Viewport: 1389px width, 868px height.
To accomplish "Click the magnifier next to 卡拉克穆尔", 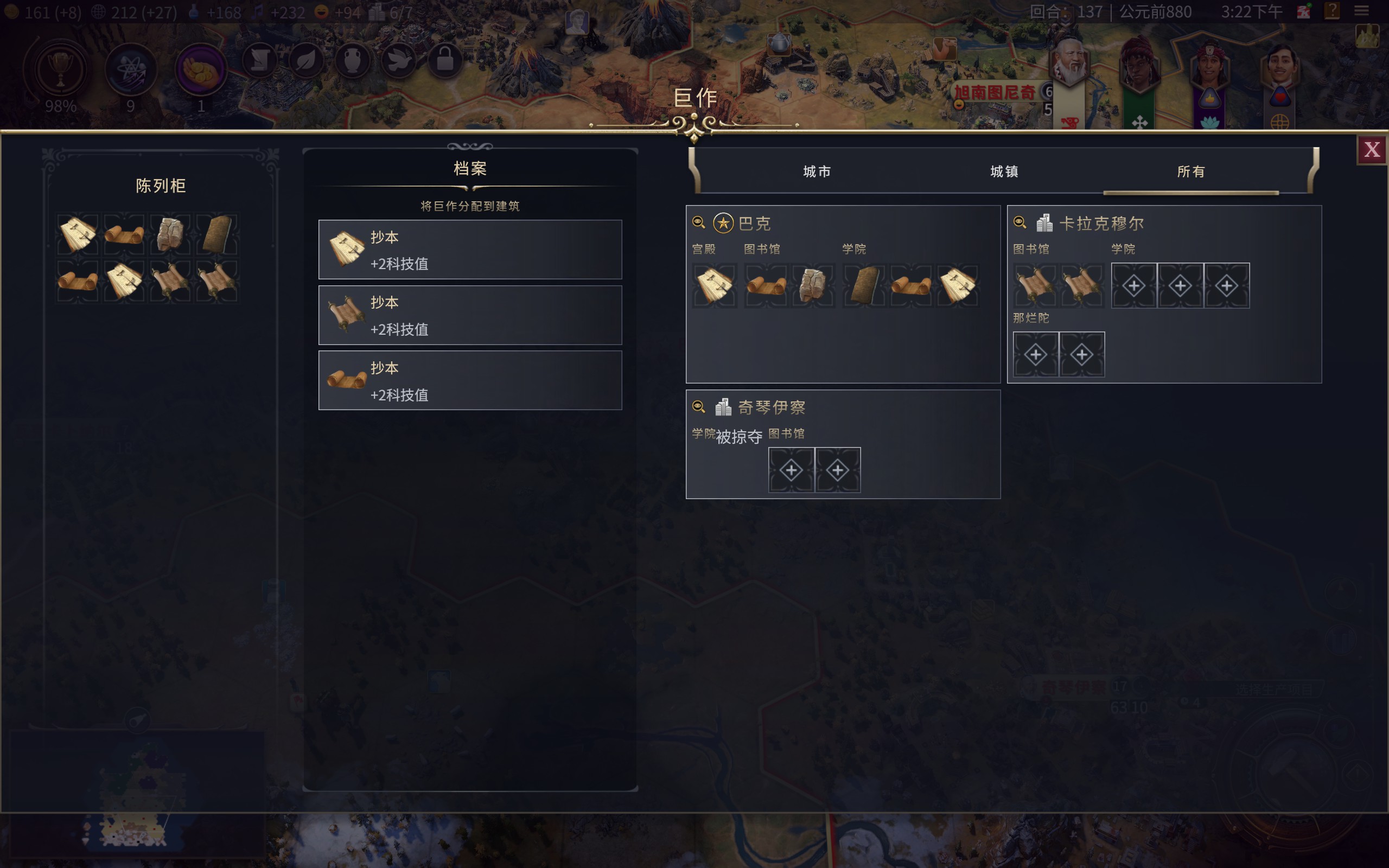I will pyautogui.click(x=1020, y=223).
